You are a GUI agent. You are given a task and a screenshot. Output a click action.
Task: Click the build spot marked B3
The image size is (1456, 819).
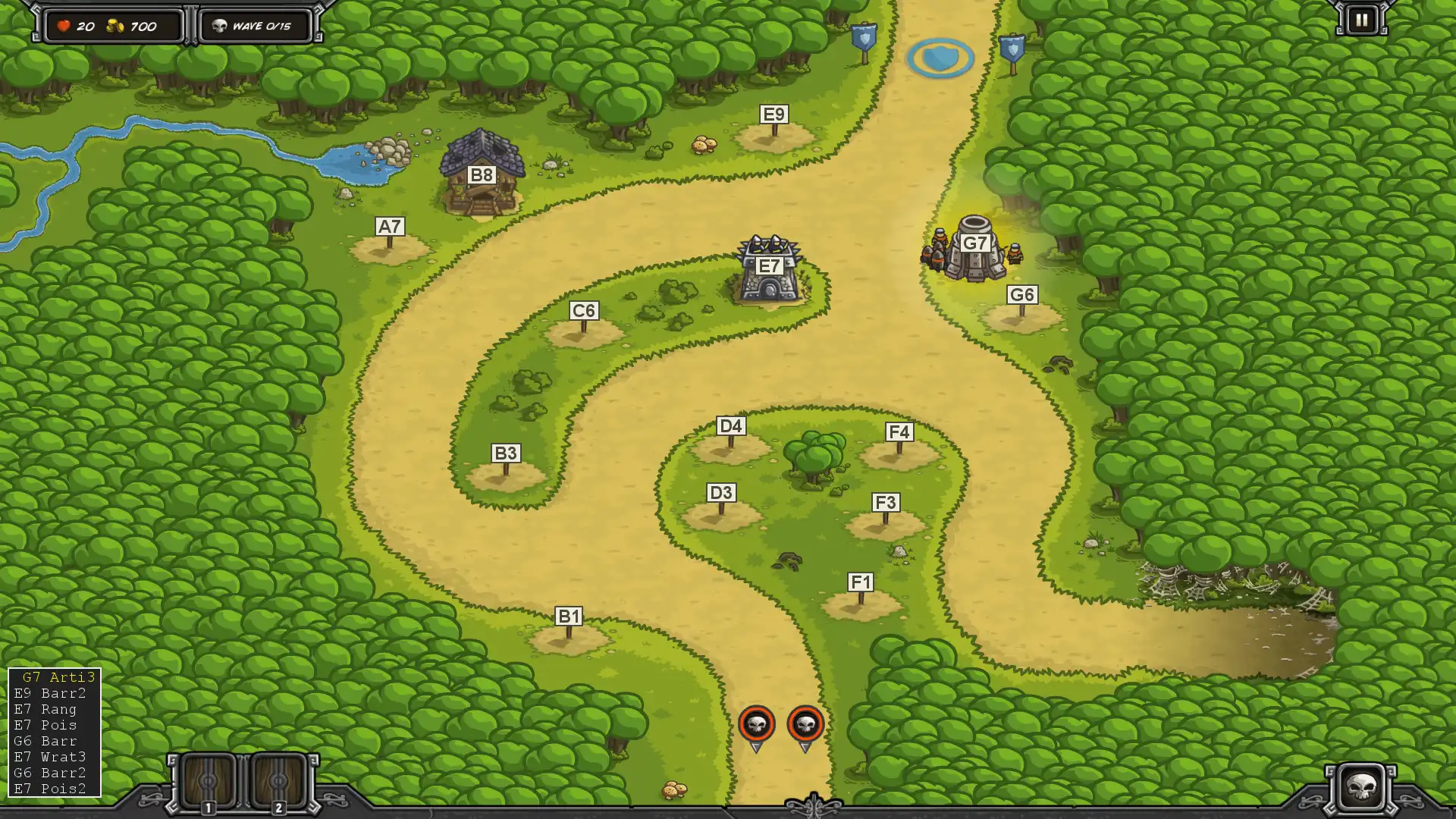[x=506, y=475]
